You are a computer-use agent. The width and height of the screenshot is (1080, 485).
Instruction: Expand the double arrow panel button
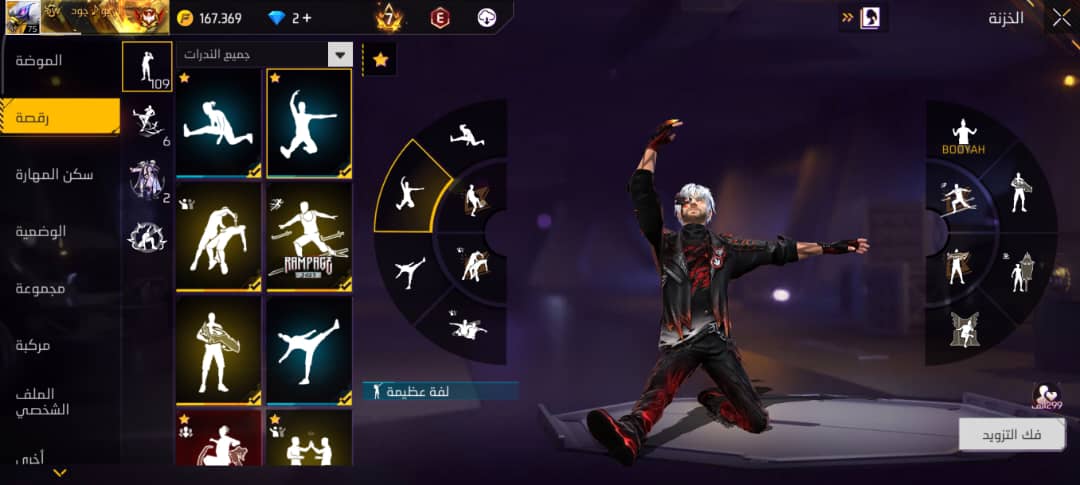pyautogui.click(x=850, y=17)
